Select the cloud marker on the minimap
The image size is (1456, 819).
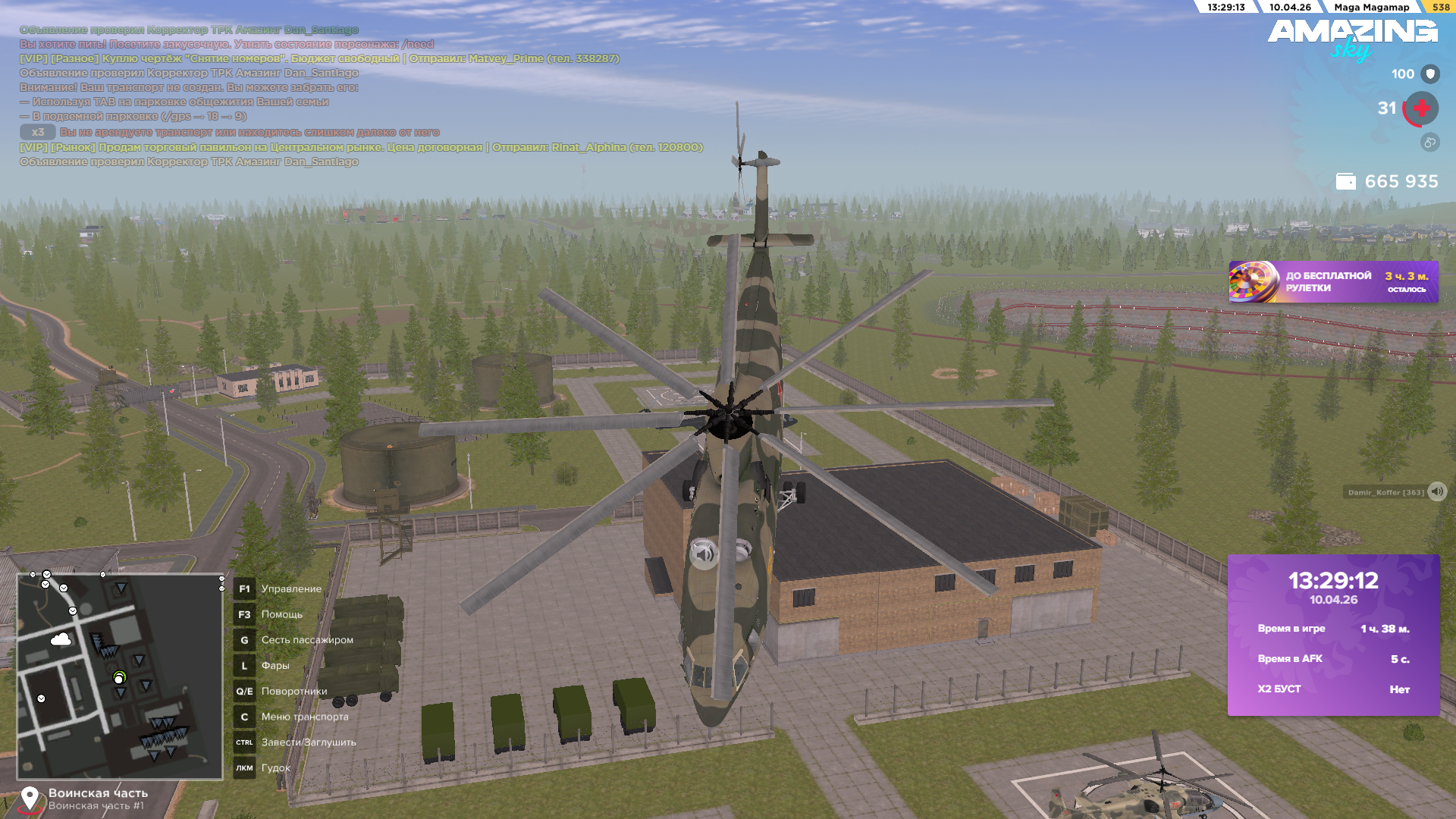[61, 640]
